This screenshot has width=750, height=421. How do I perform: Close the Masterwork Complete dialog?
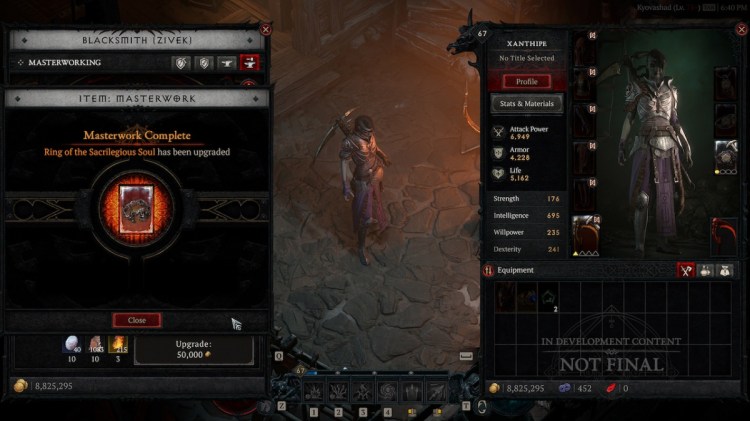tap(137, 320)
